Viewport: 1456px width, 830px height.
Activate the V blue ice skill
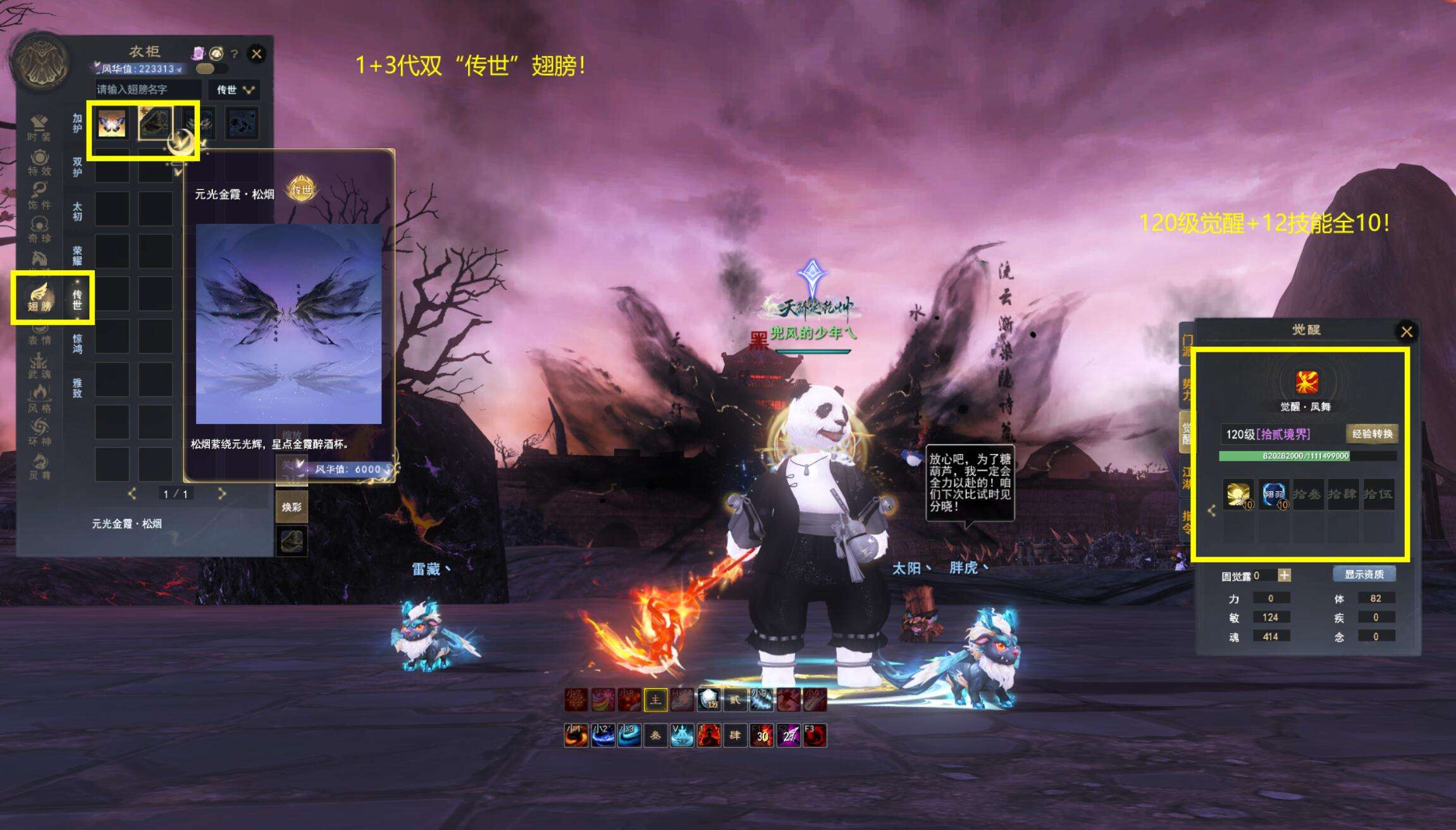[682, 736]
